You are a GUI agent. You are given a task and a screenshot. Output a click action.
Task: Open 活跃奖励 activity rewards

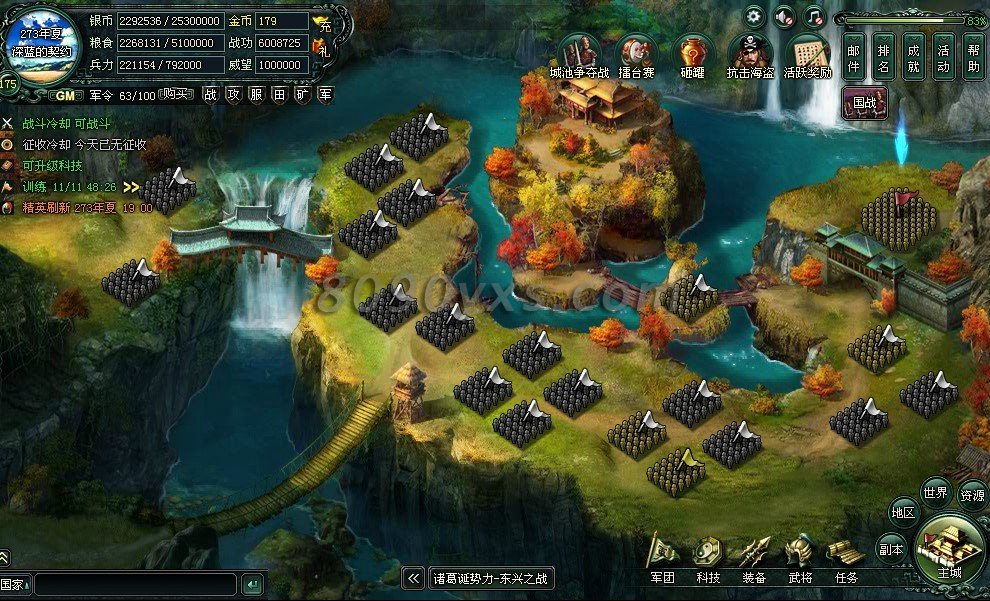pyautogui.click(x=807, y=53)
